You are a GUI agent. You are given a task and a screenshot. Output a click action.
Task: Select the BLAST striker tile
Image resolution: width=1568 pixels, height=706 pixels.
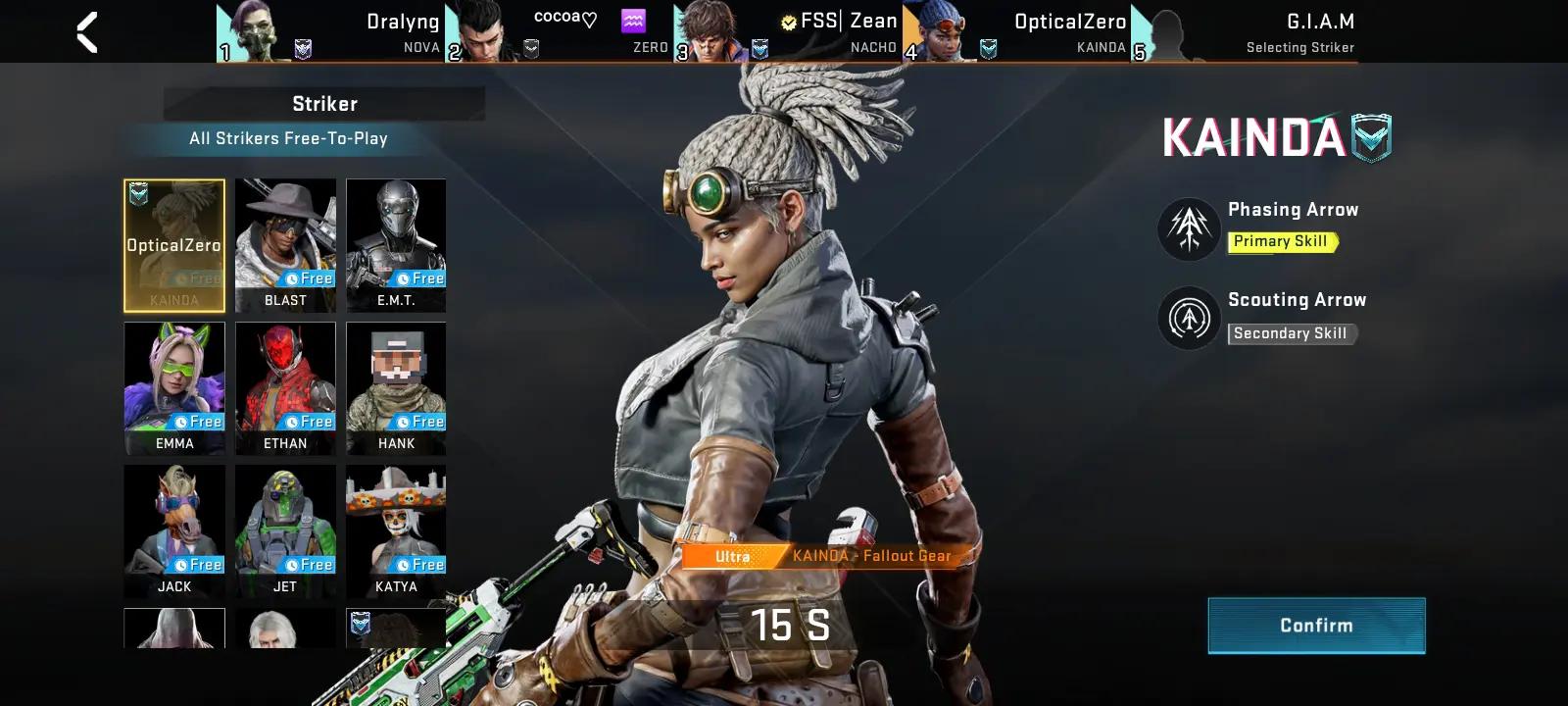tap(285, 245)
